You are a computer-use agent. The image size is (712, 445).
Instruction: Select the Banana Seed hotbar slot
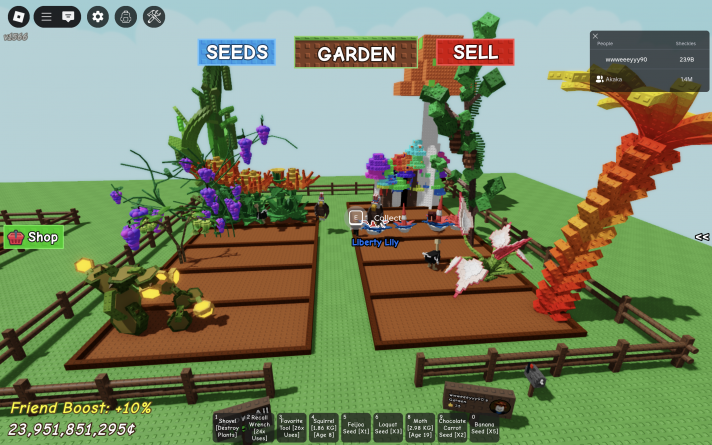(x=485, y=428)
